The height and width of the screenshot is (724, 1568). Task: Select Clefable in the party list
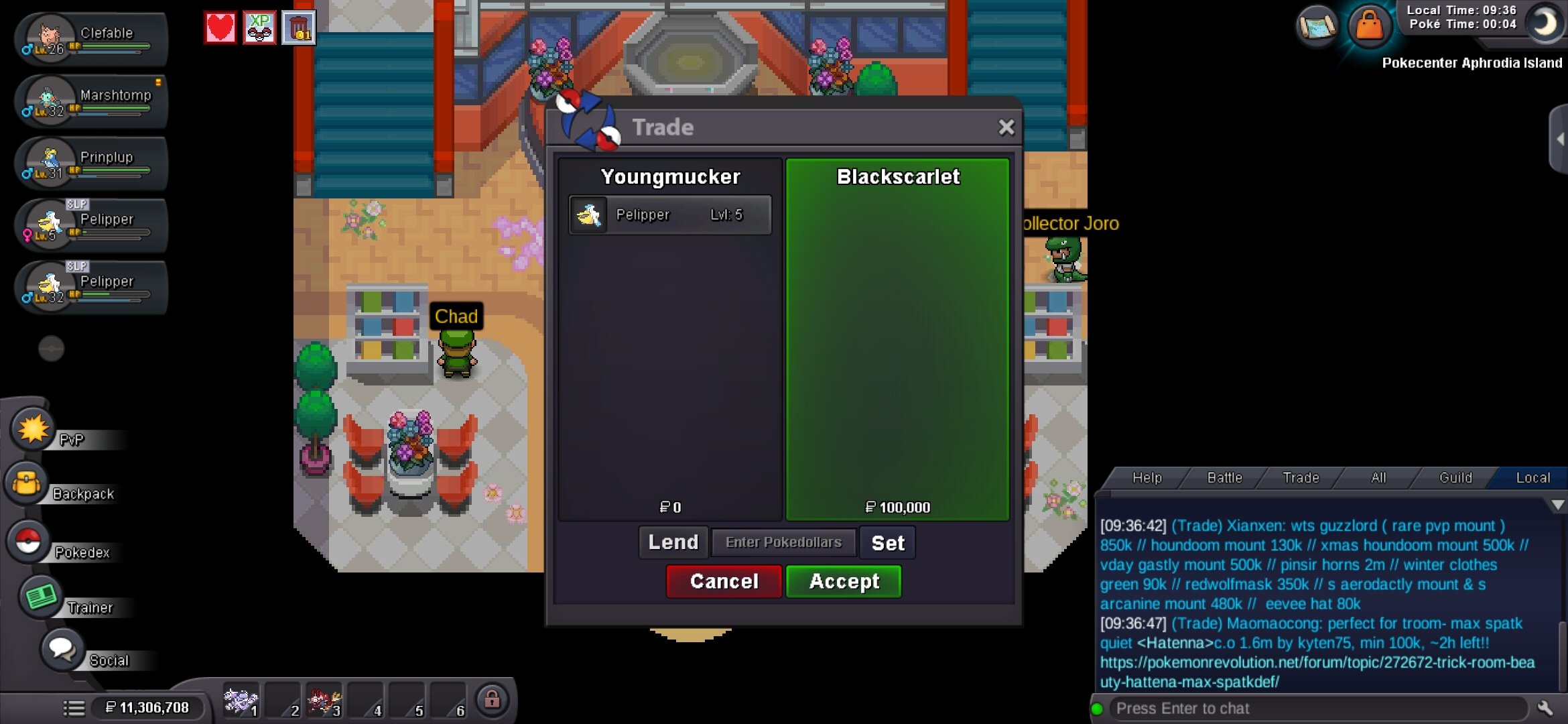(x=90, y=39)
